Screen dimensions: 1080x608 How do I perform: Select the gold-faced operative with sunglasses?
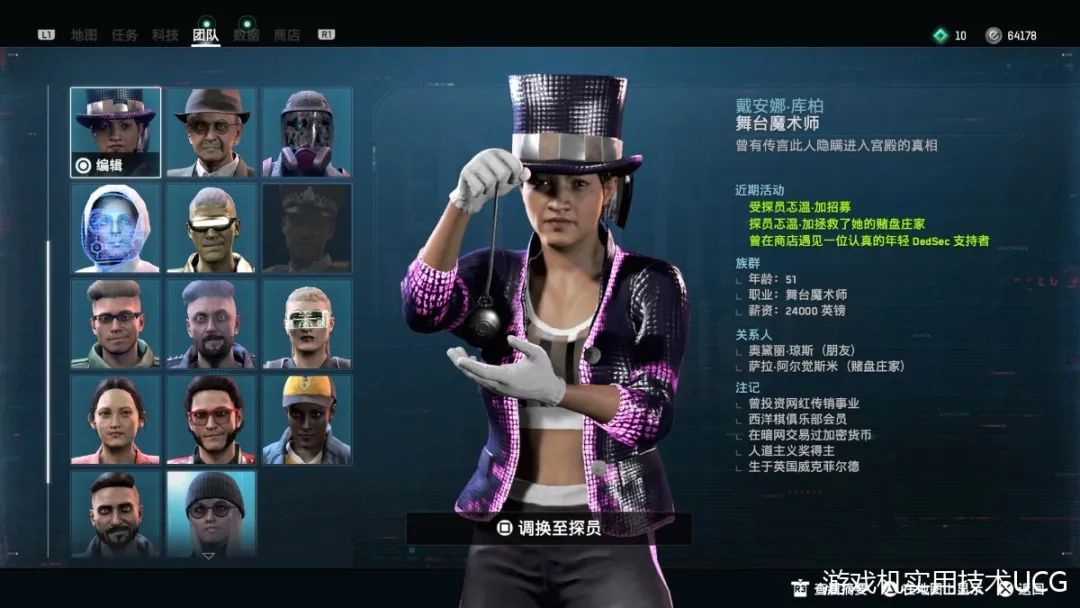tap(211, 228)
